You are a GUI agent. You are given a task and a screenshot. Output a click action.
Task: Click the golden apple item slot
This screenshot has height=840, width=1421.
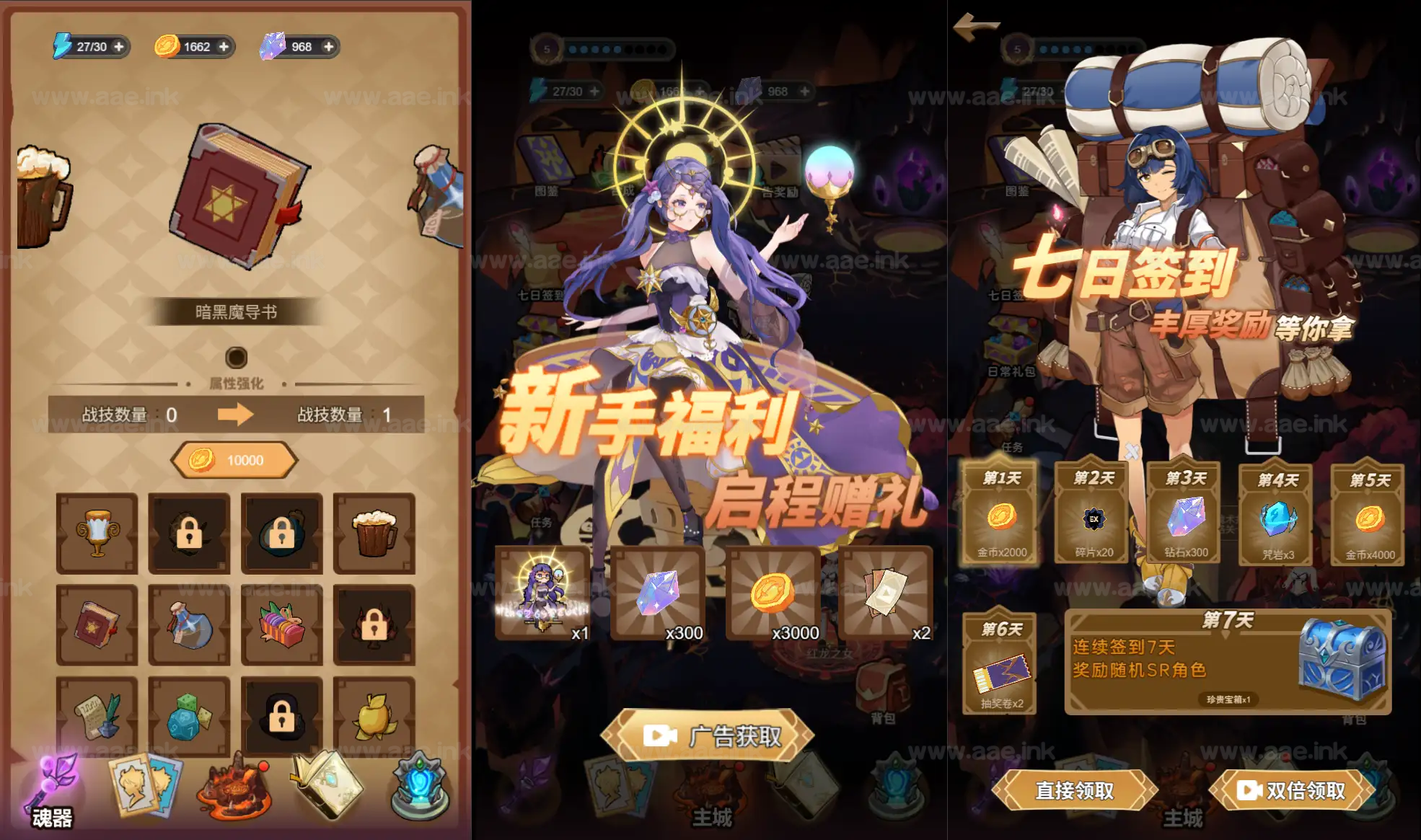(374, 717)
